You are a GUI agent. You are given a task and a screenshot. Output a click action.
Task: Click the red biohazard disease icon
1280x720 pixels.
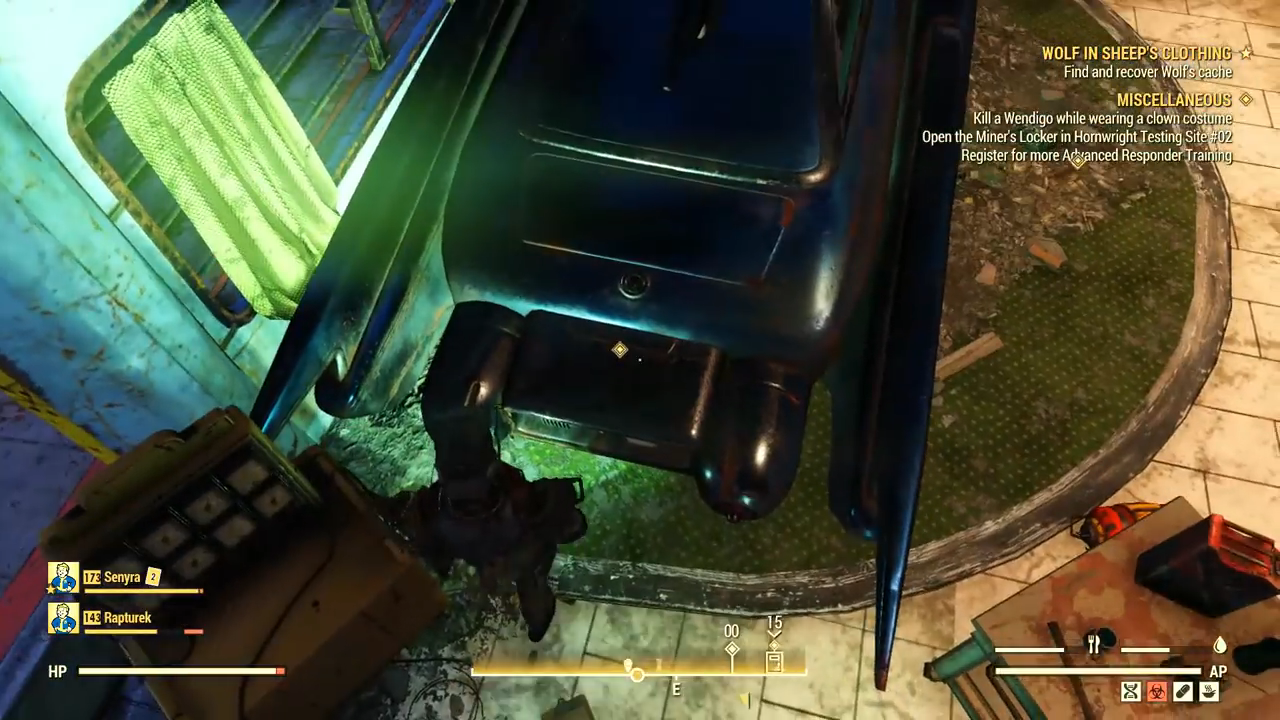click(x=1157, y=691)
